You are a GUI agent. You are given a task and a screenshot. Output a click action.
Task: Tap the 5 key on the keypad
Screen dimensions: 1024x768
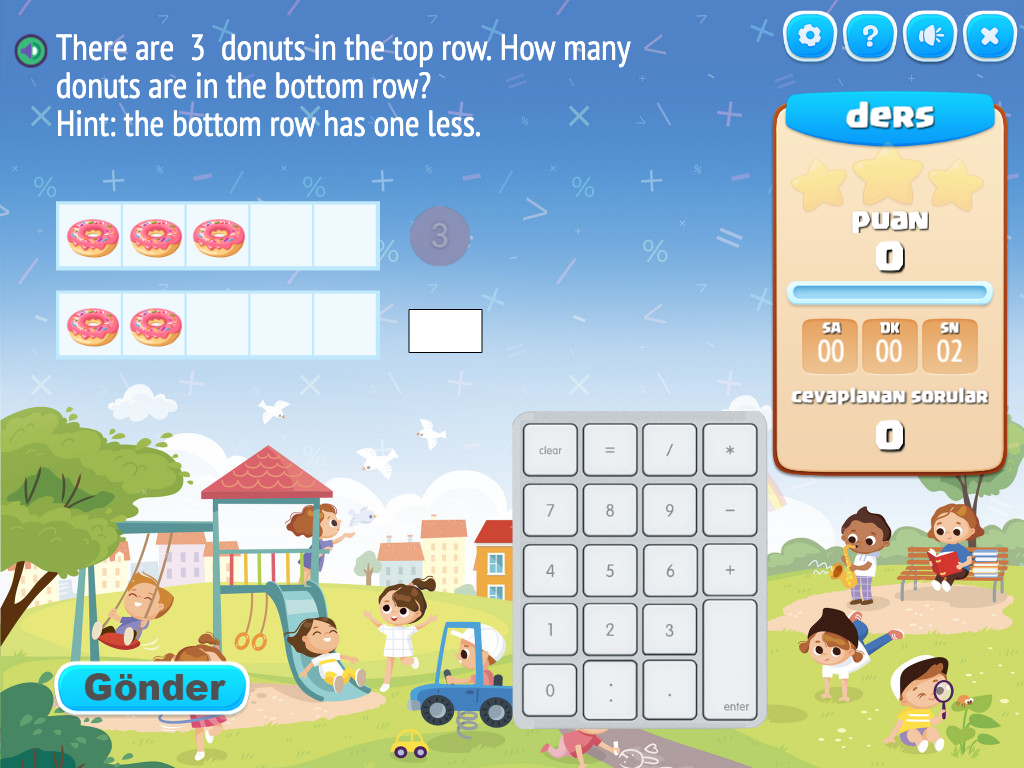coord(610,571)
